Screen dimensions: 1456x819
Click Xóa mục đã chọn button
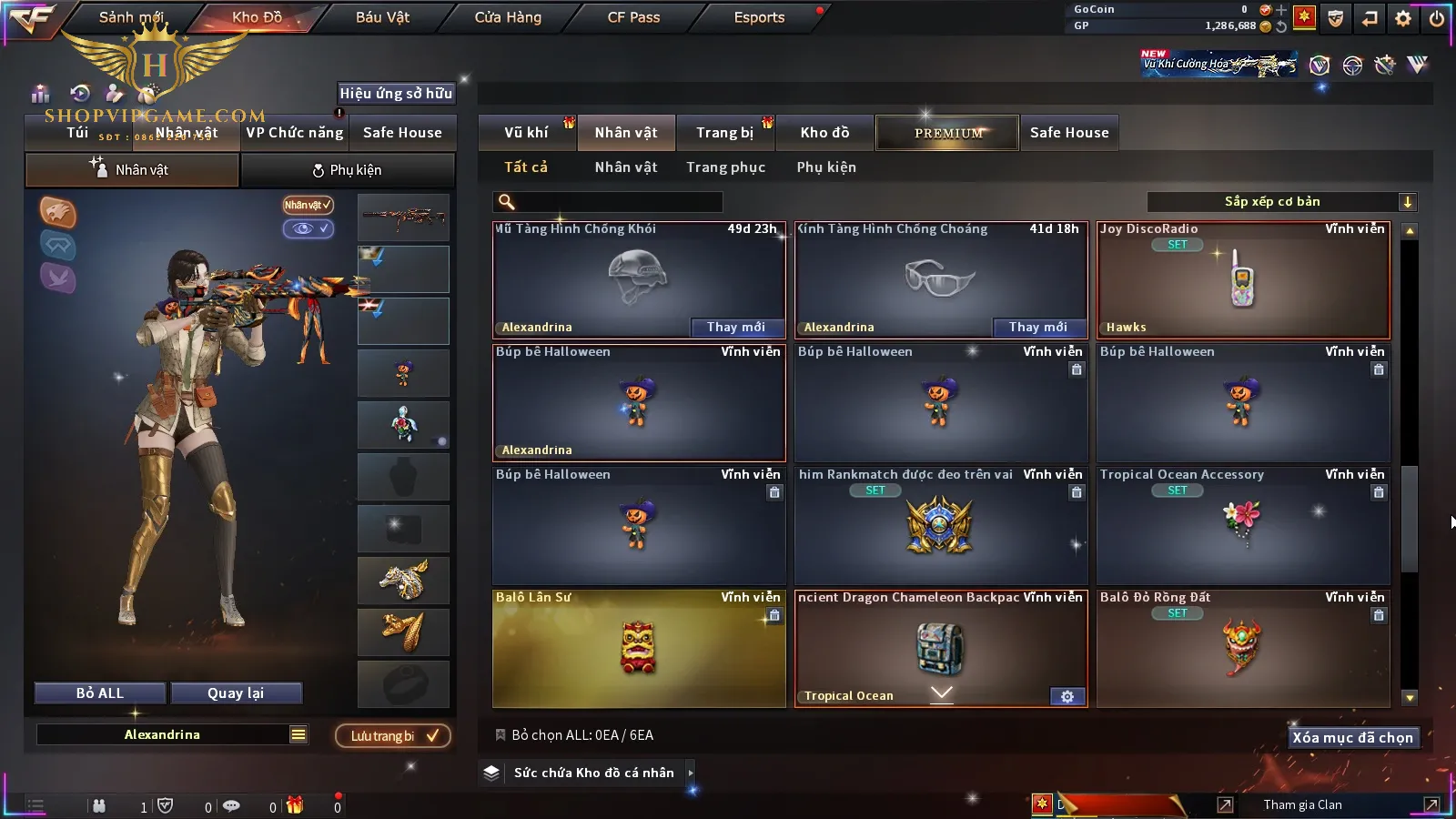tap(1352, 738)
